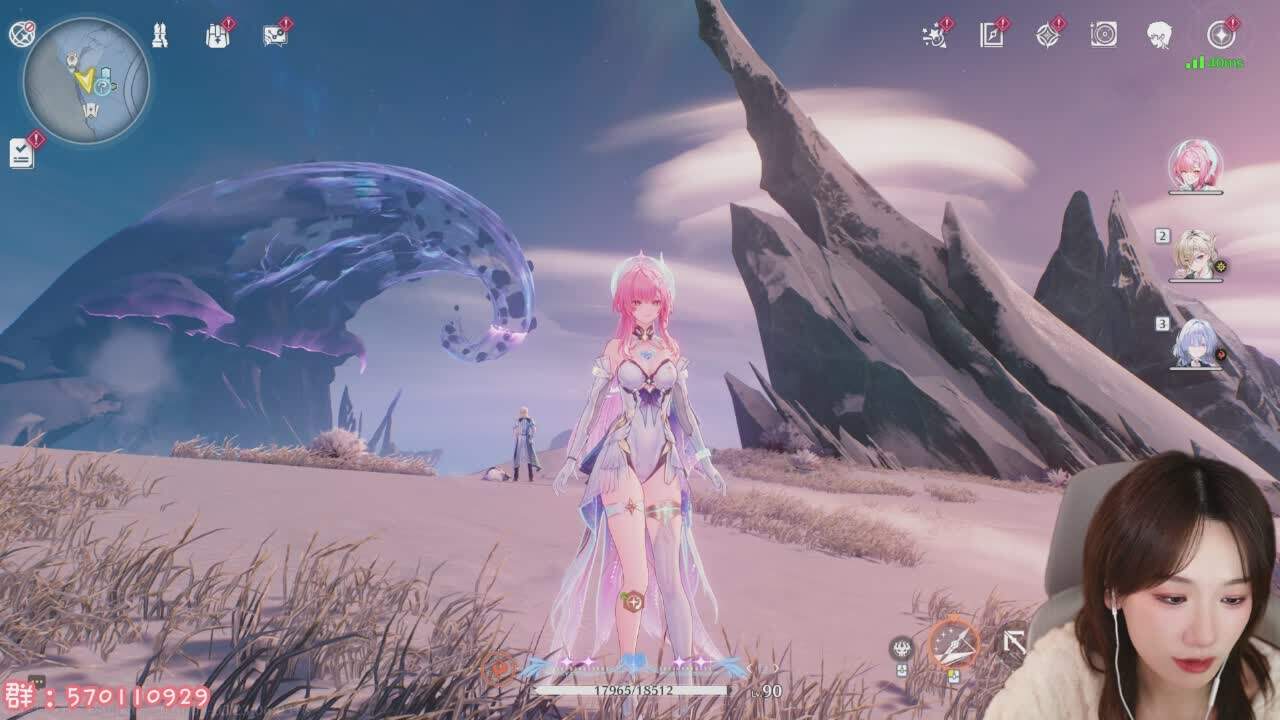Viewport: 1280px width, 720px height.
Task: Activate the orange-ringed bow and arrow skill
Action: pos(954,642)
